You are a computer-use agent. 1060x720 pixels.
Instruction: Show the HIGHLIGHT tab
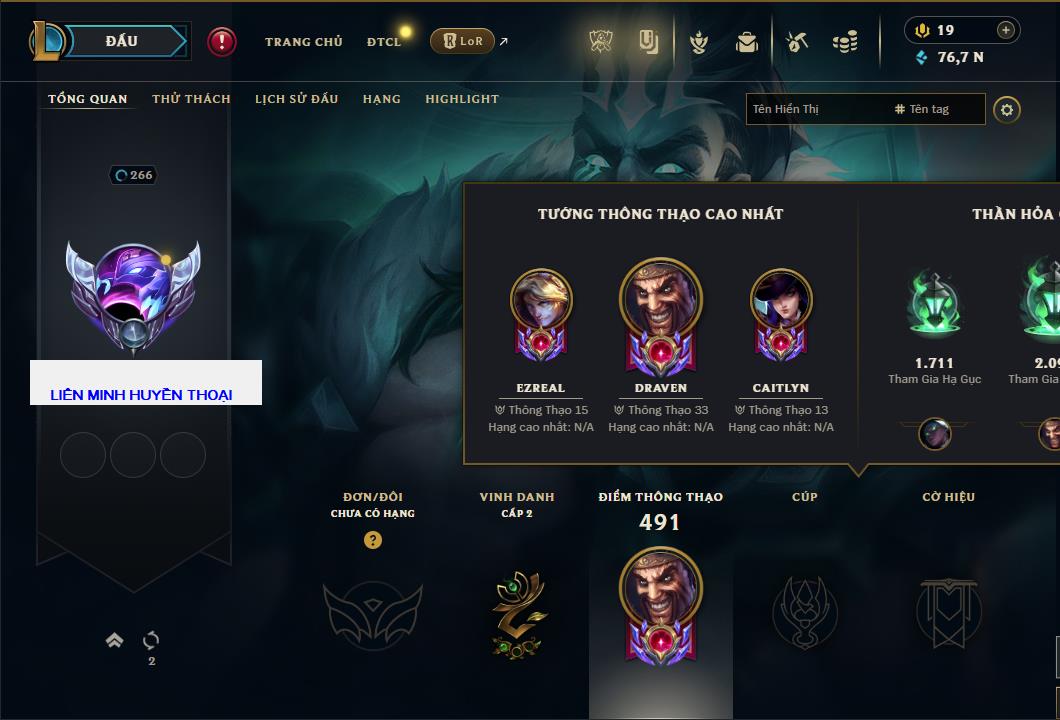click(461, 99)
